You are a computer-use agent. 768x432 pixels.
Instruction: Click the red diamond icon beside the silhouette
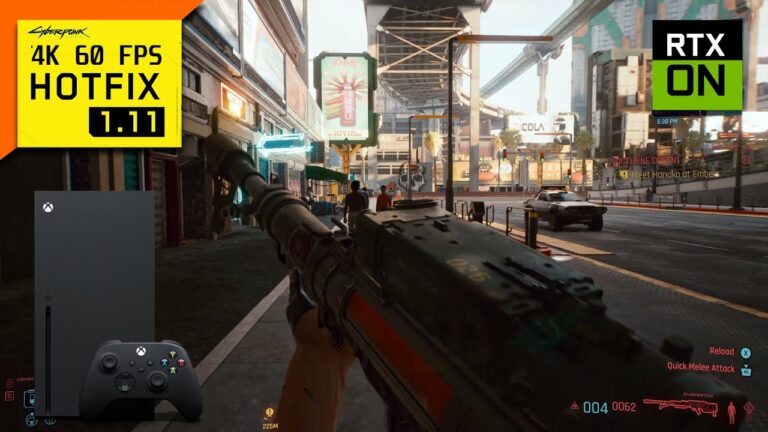pos(749,408)
